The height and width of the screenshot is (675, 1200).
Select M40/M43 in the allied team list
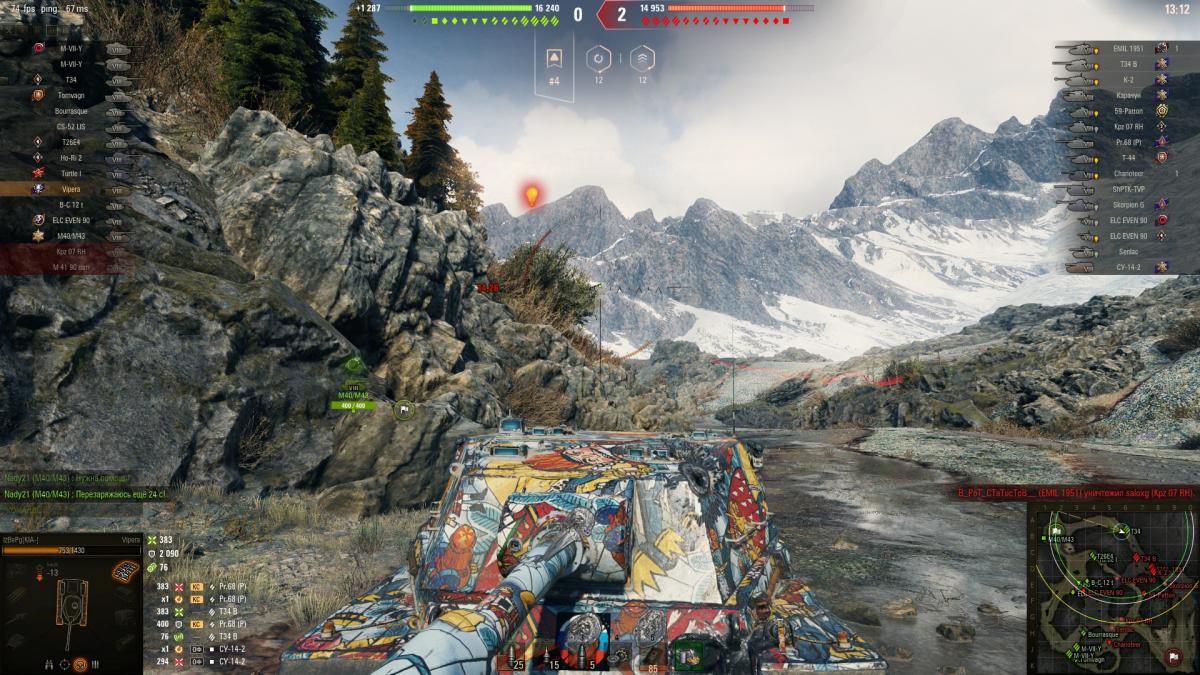[x=70, y=236]
